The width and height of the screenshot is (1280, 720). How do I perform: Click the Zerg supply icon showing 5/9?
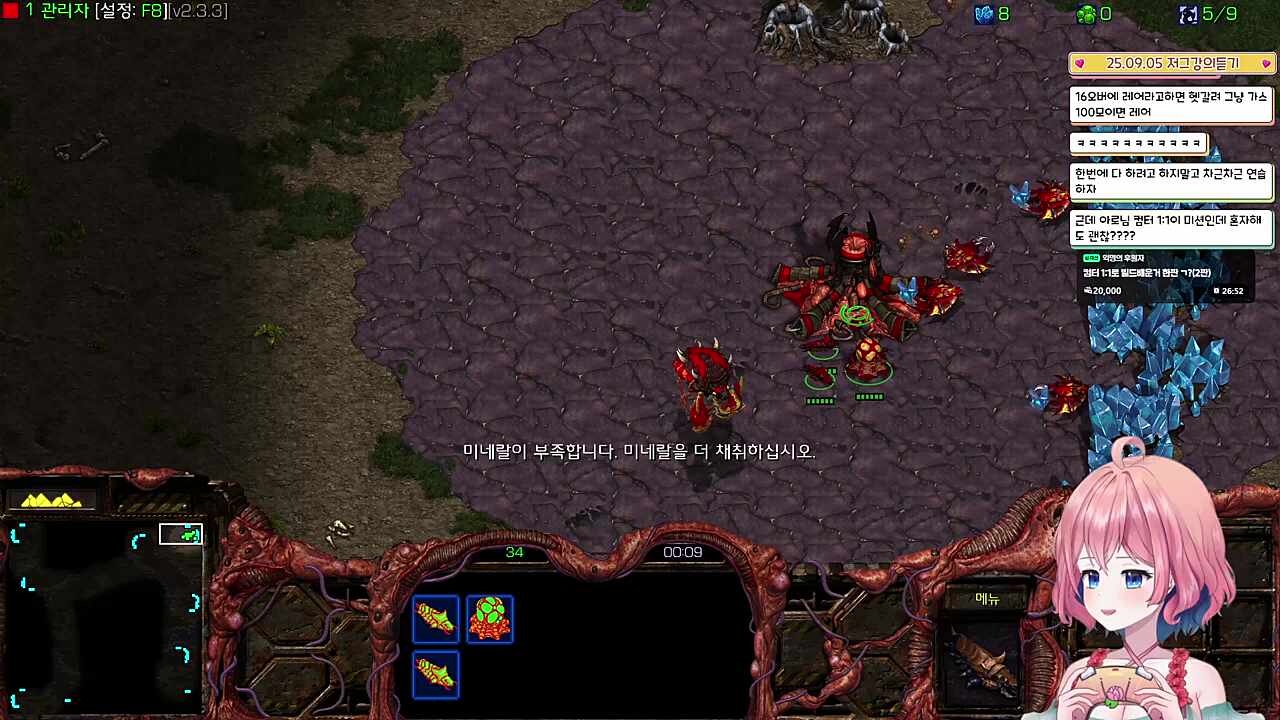(x=1189, y=14)
